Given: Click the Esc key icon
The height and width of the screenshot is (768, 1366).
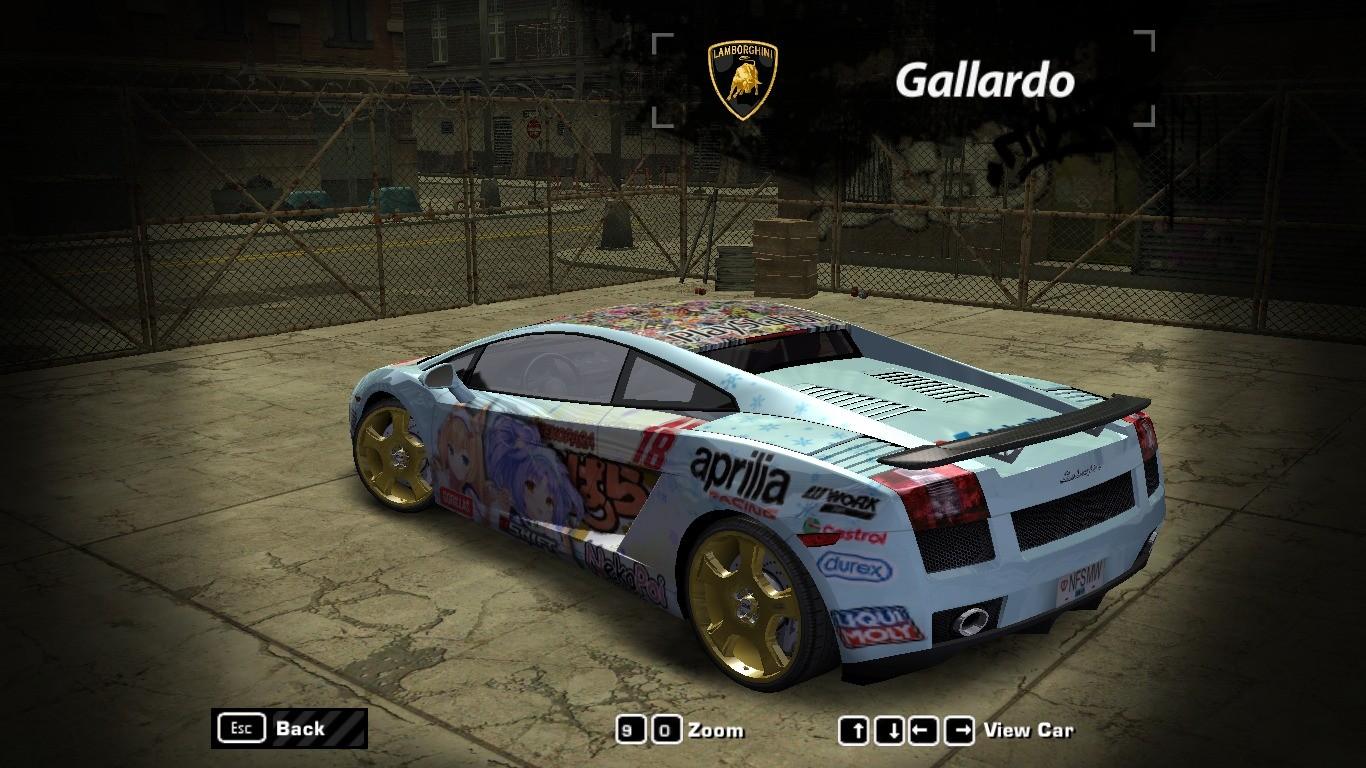Looking at the screenshot, I should 241,727.
